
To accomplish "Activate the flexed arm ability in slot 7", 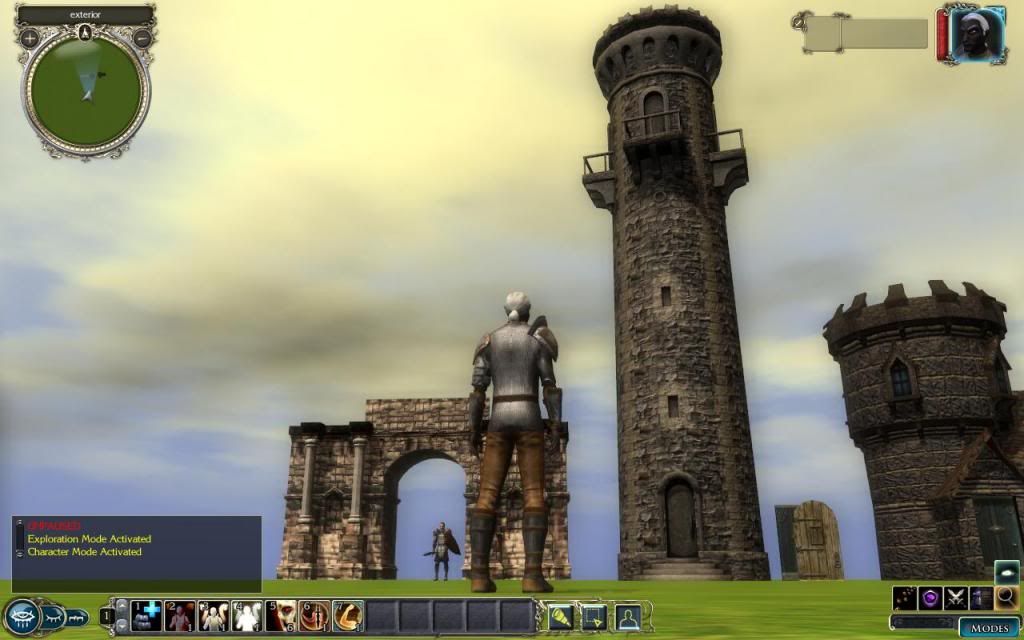I will tap(348, 616).
